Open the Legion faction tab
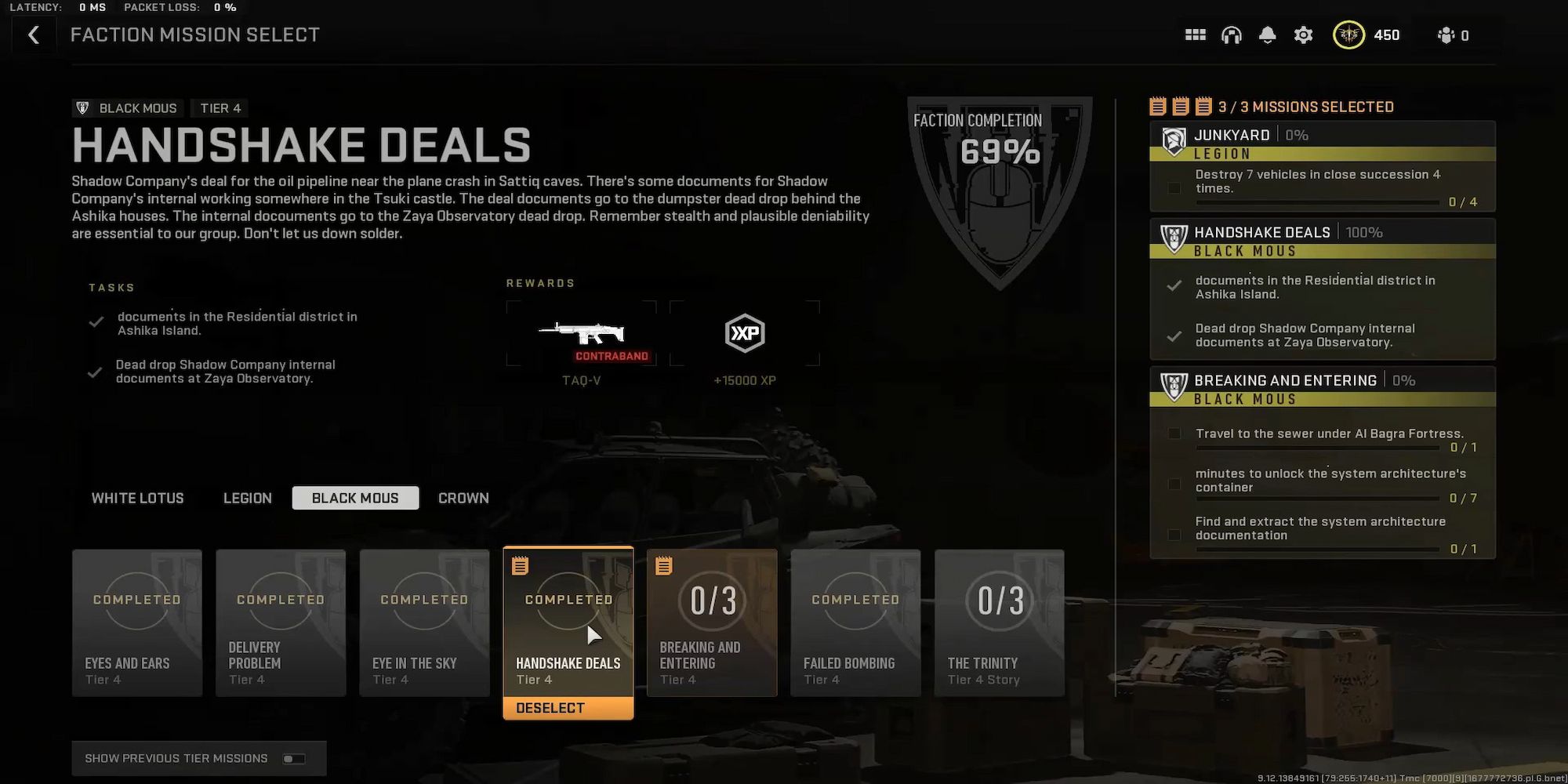Image resolution: width=1568 pixels, height=784 pixels. point(247,498)
